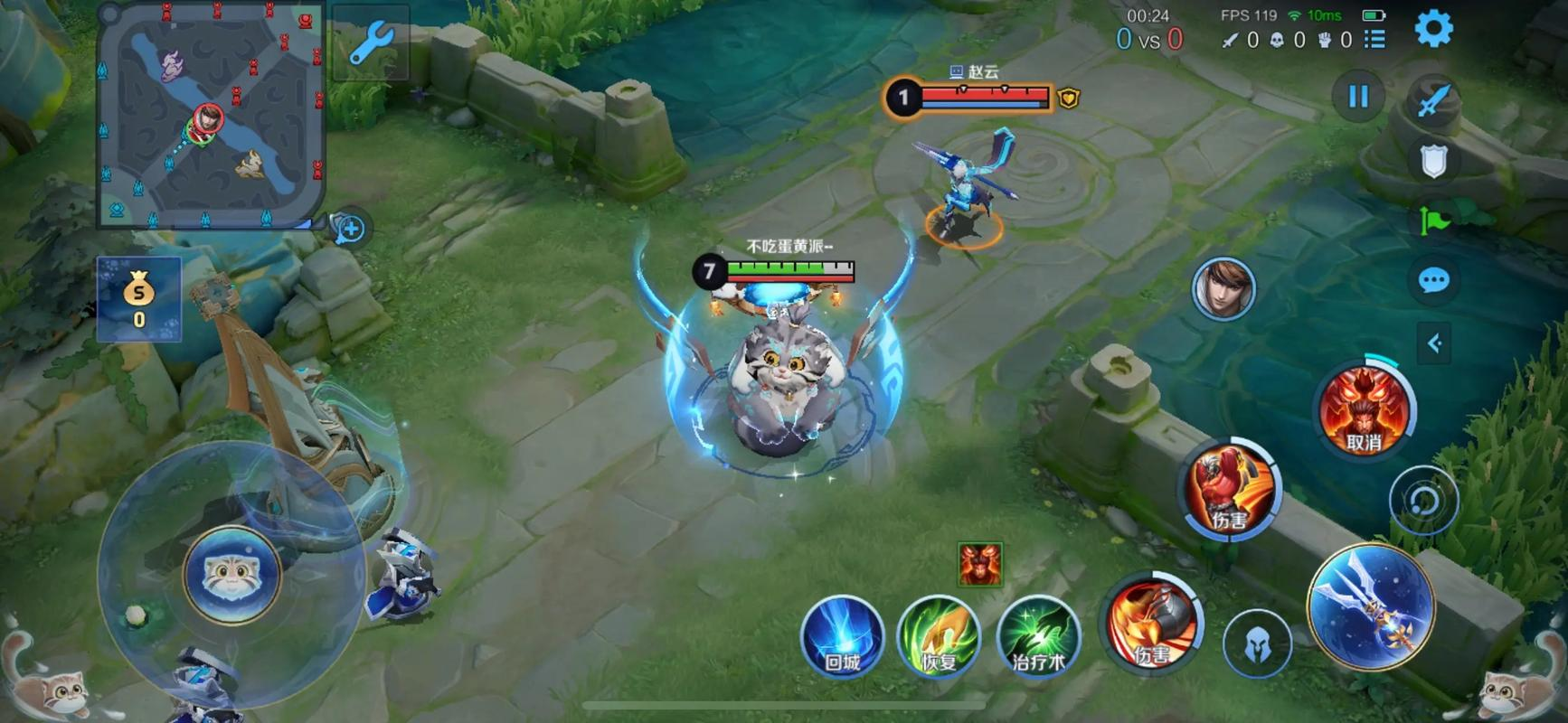
Task: Open the settings gear menu
Action: pyautogui.click(x=1433, y=29)
